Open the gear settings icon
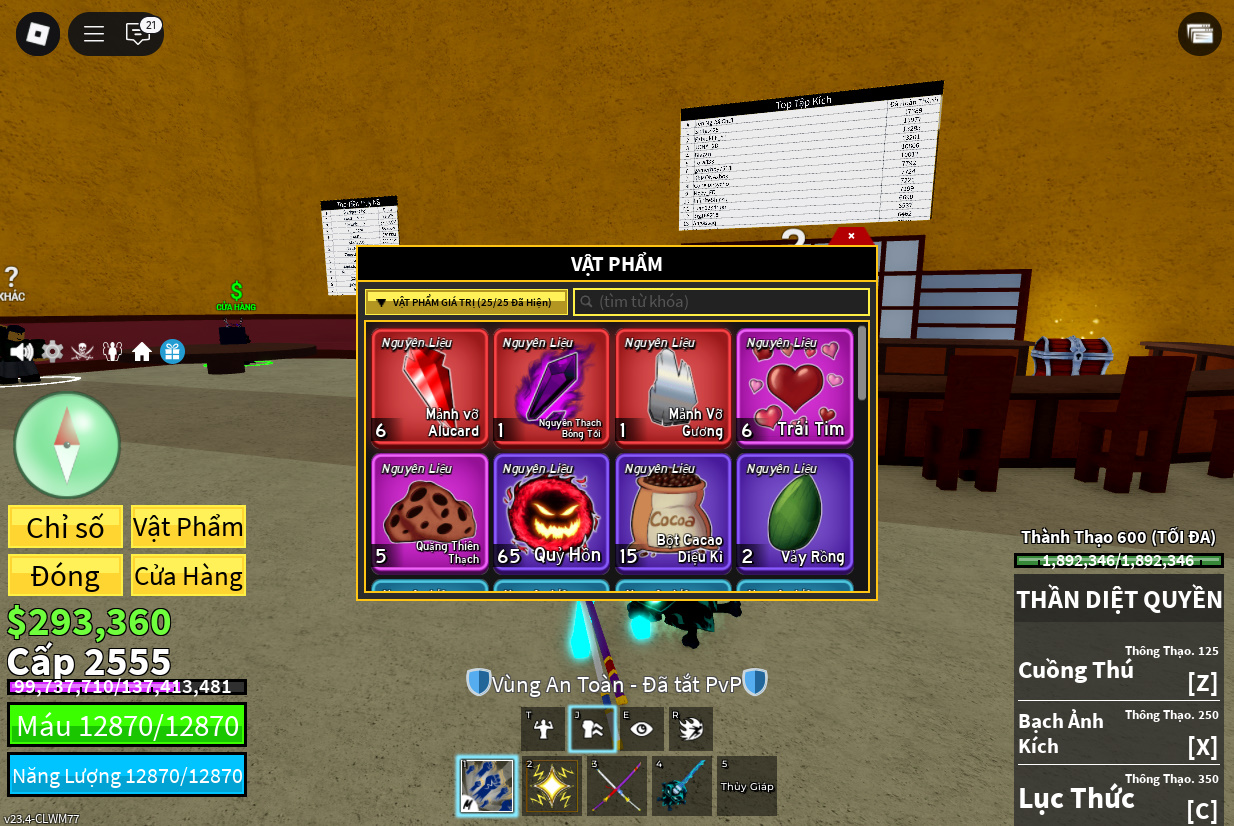This screenshot has width=1234, height=826. [52, 352]
